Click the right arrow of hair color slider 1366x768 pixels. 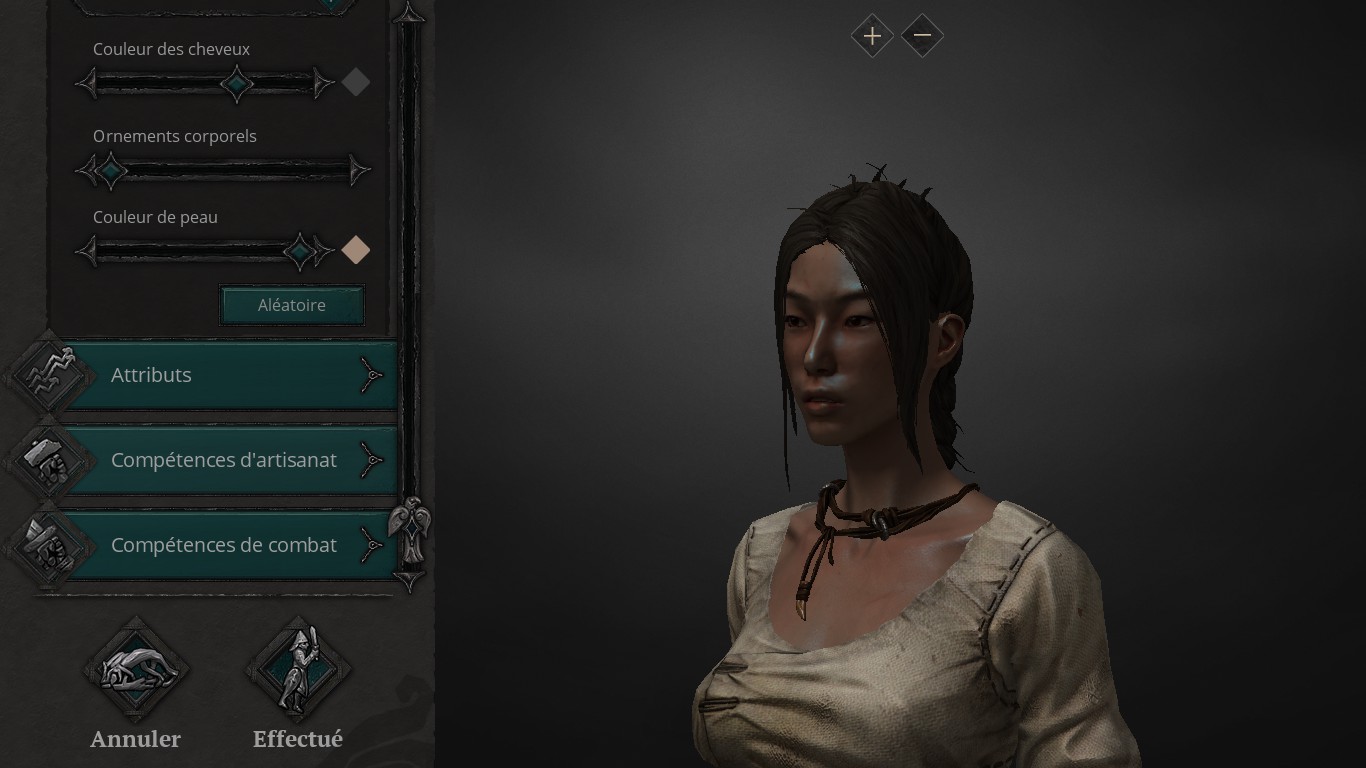coord(323,83)
